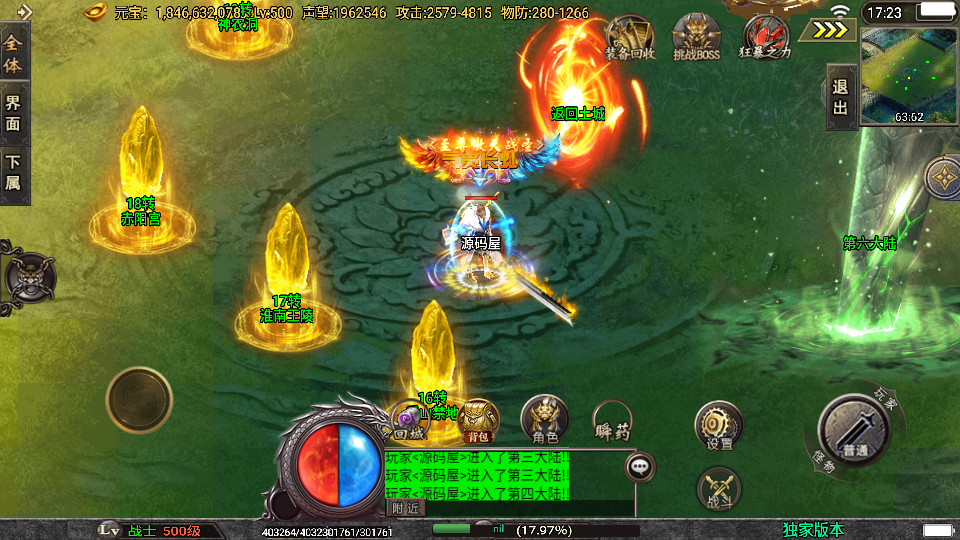The image size is (960, 540).
Task: Open the 设置 settings gear
Action: (718, 425)
